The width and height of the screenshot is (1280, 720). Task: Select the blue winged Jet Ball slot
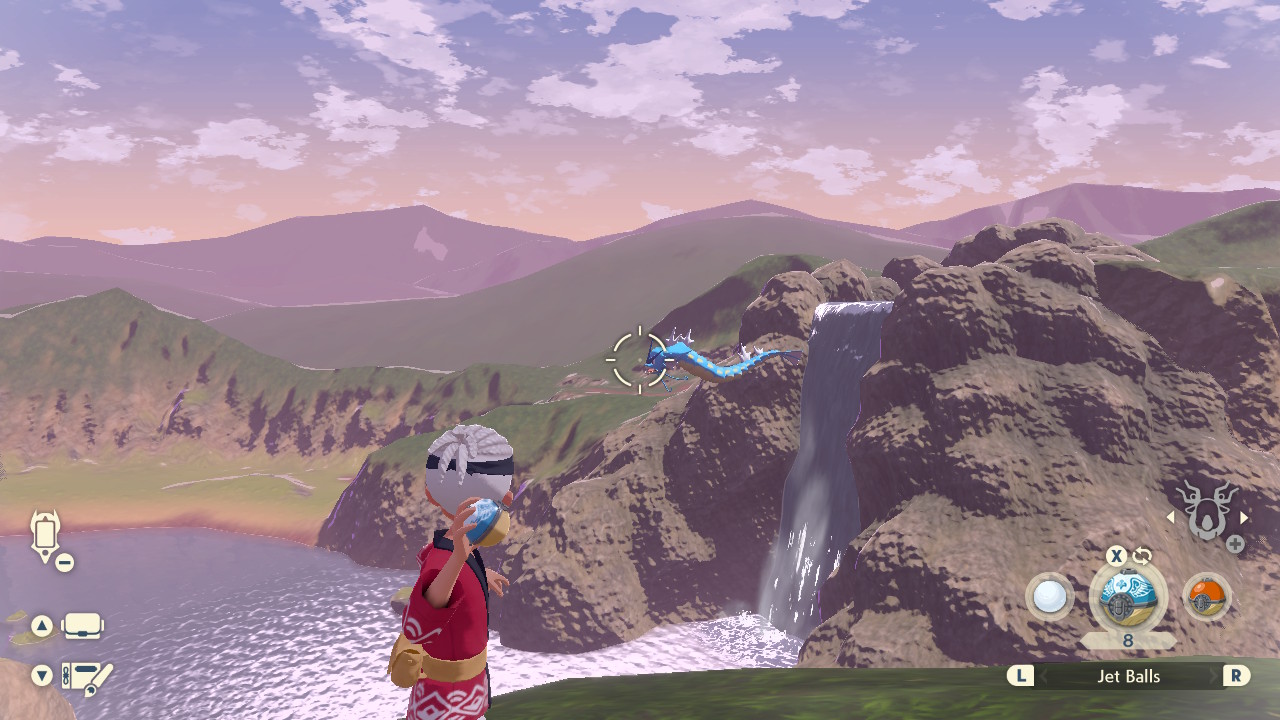(1127, 597)
